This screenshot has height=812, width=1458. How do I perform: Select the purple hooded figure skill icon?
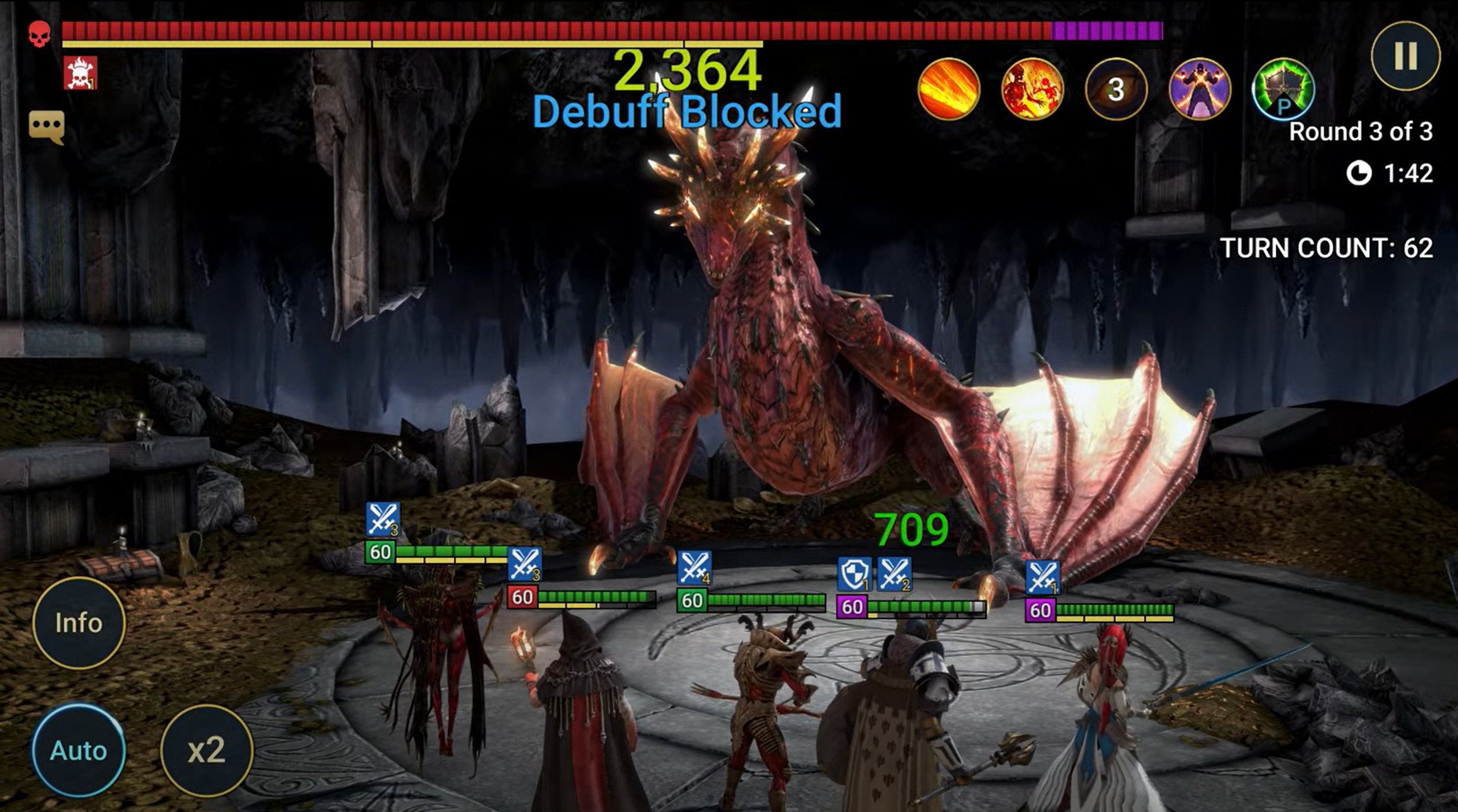[x=1199, y=89]
